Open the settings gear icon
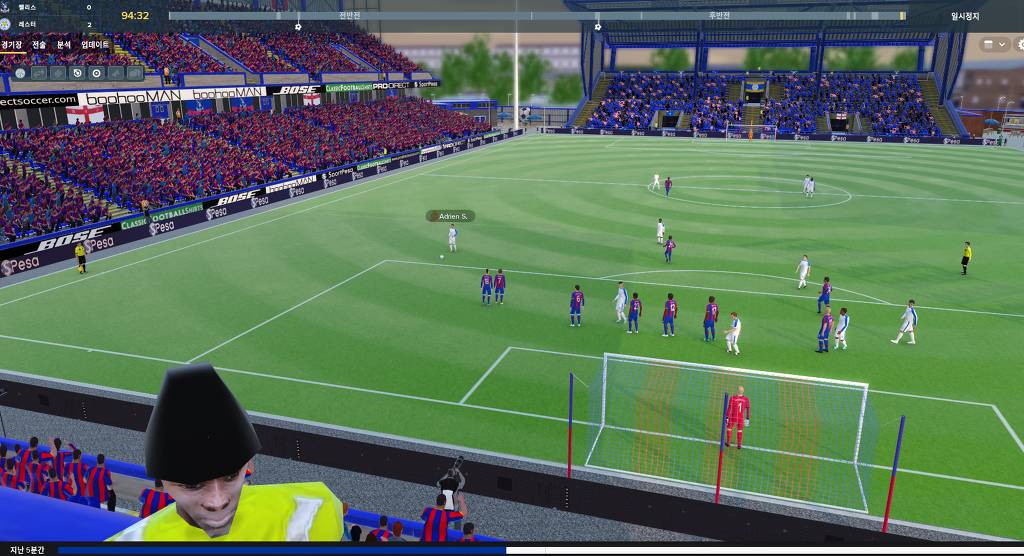 click(1020, 44)
